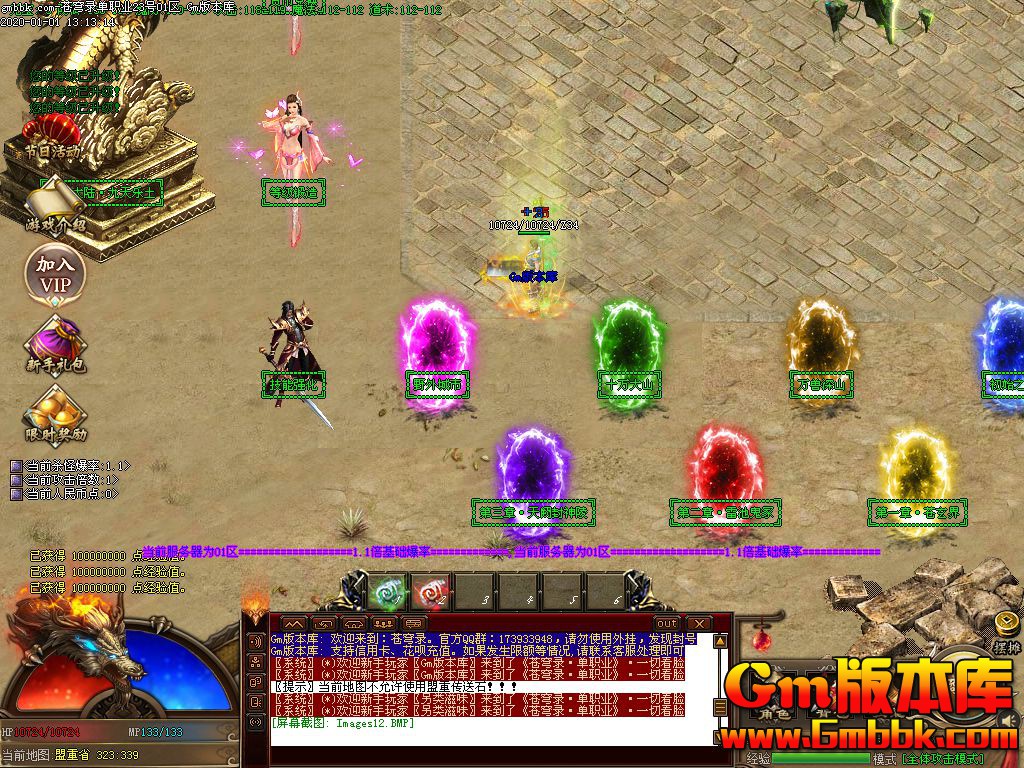Click the chat window's out button
Screen dimensions: 1024x768
[x=667, y=623]
